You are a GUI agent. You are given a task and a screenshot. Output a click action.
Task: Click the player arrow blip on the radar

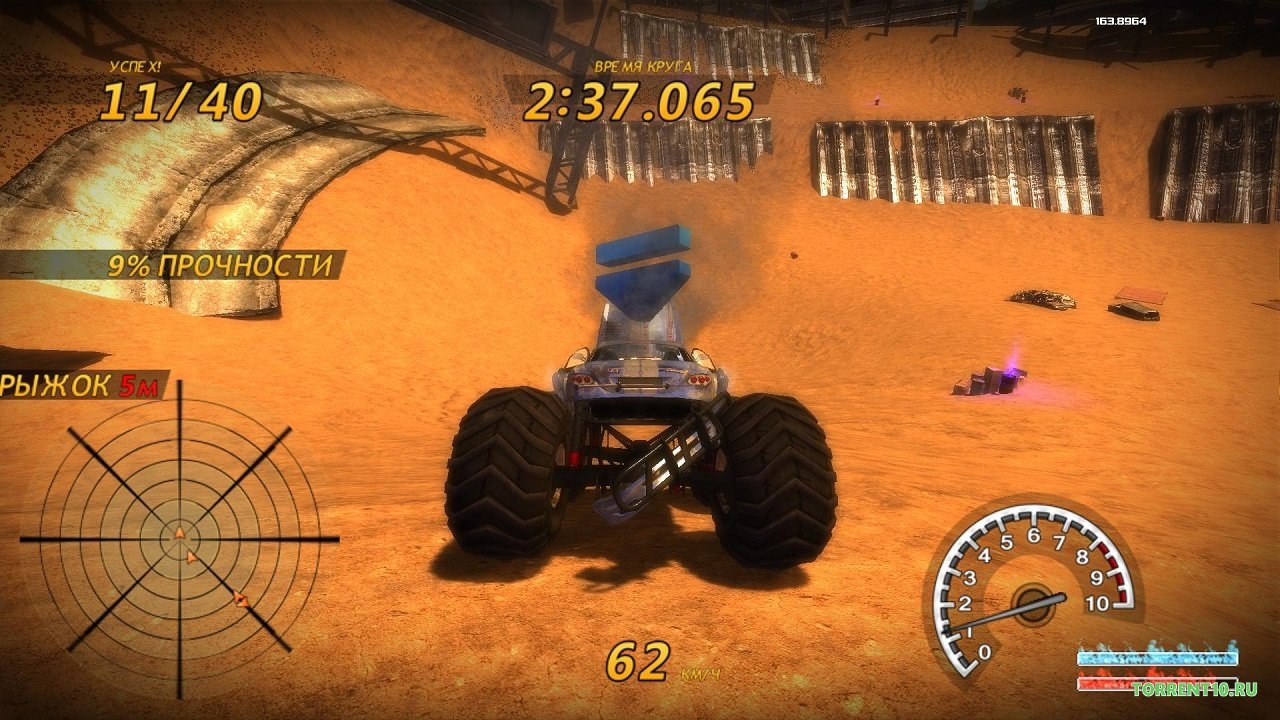[x=179, y=533]
